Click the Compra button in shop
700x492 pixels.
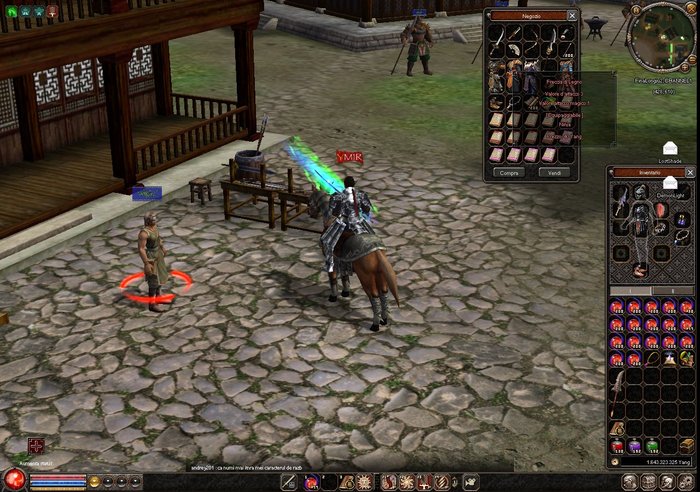(x=510, y=172)
